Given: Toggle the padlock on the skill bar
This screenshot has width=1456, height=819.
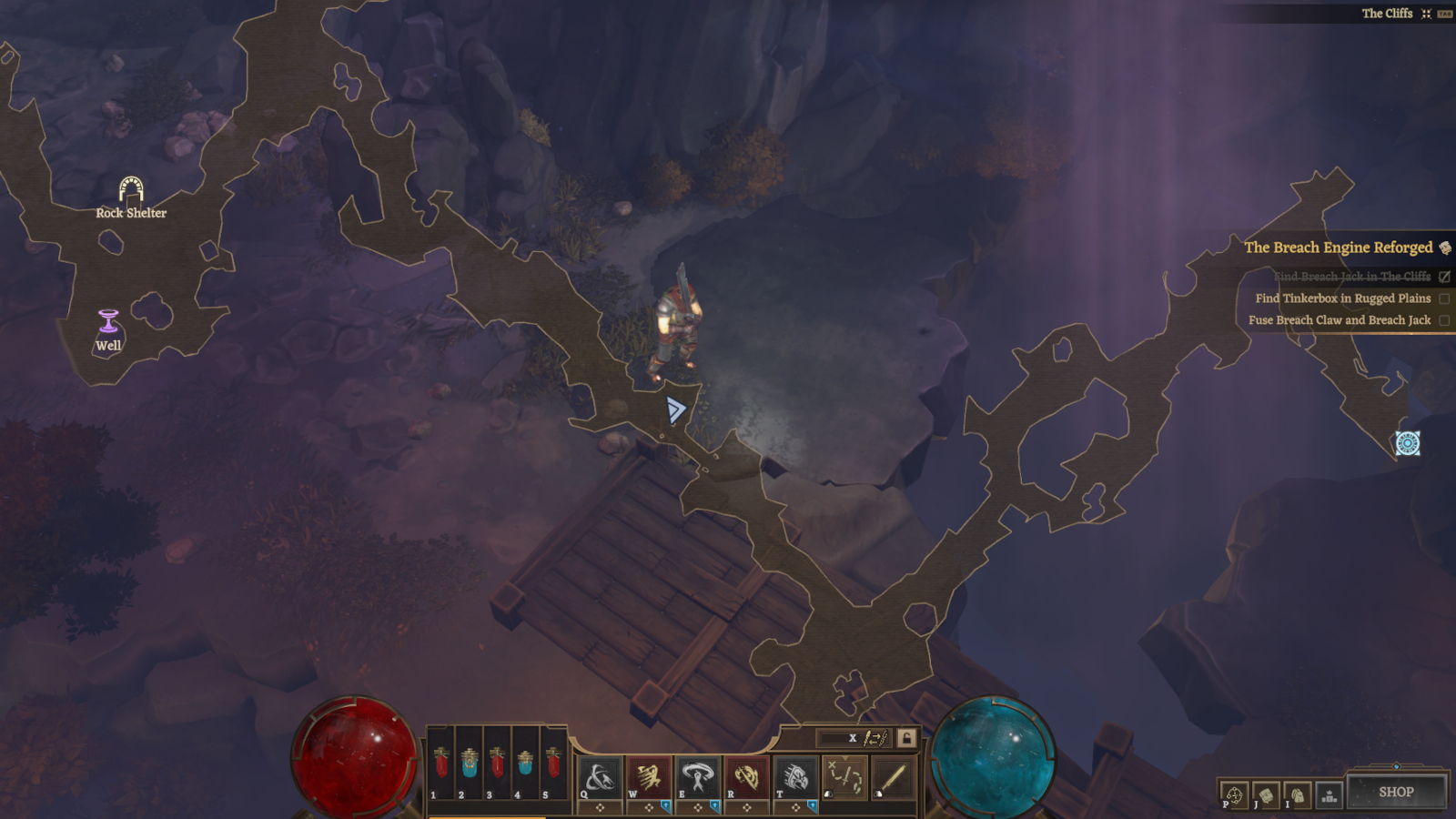Looking at the screenshot, I should (905, 739).
